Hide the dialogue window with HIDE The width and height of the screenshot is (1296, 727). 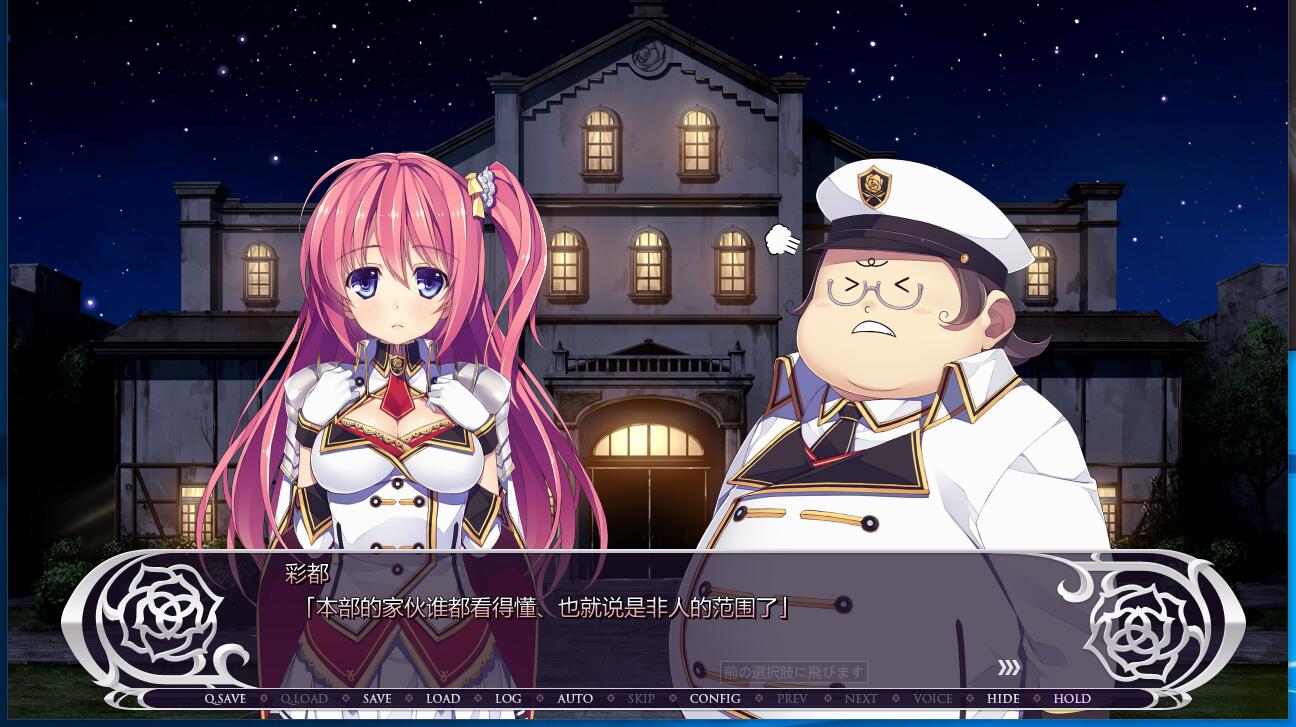coord(1003,699)
